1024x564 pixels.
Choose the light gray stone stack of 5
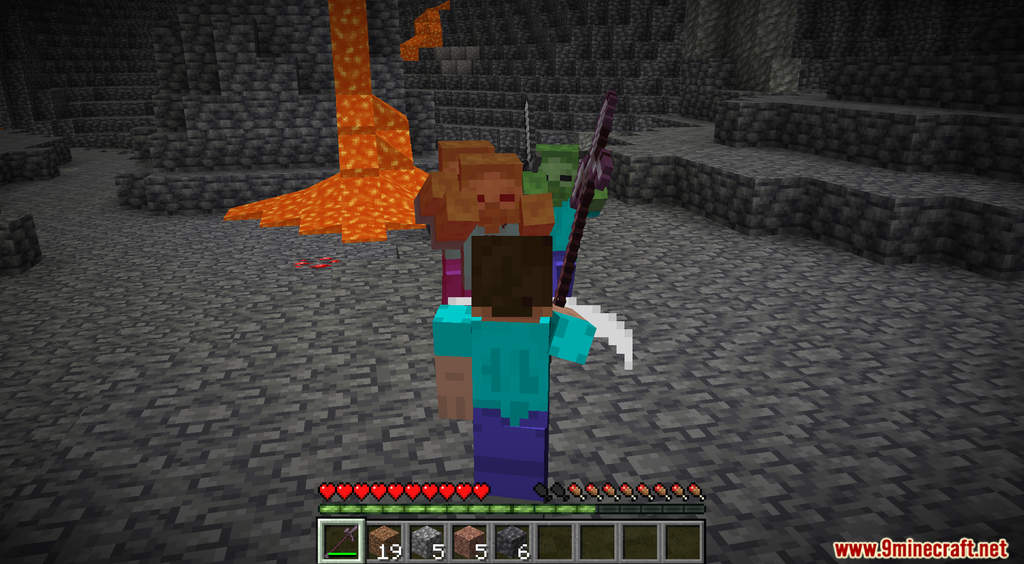pyautogui.click(x=427, y=541)
